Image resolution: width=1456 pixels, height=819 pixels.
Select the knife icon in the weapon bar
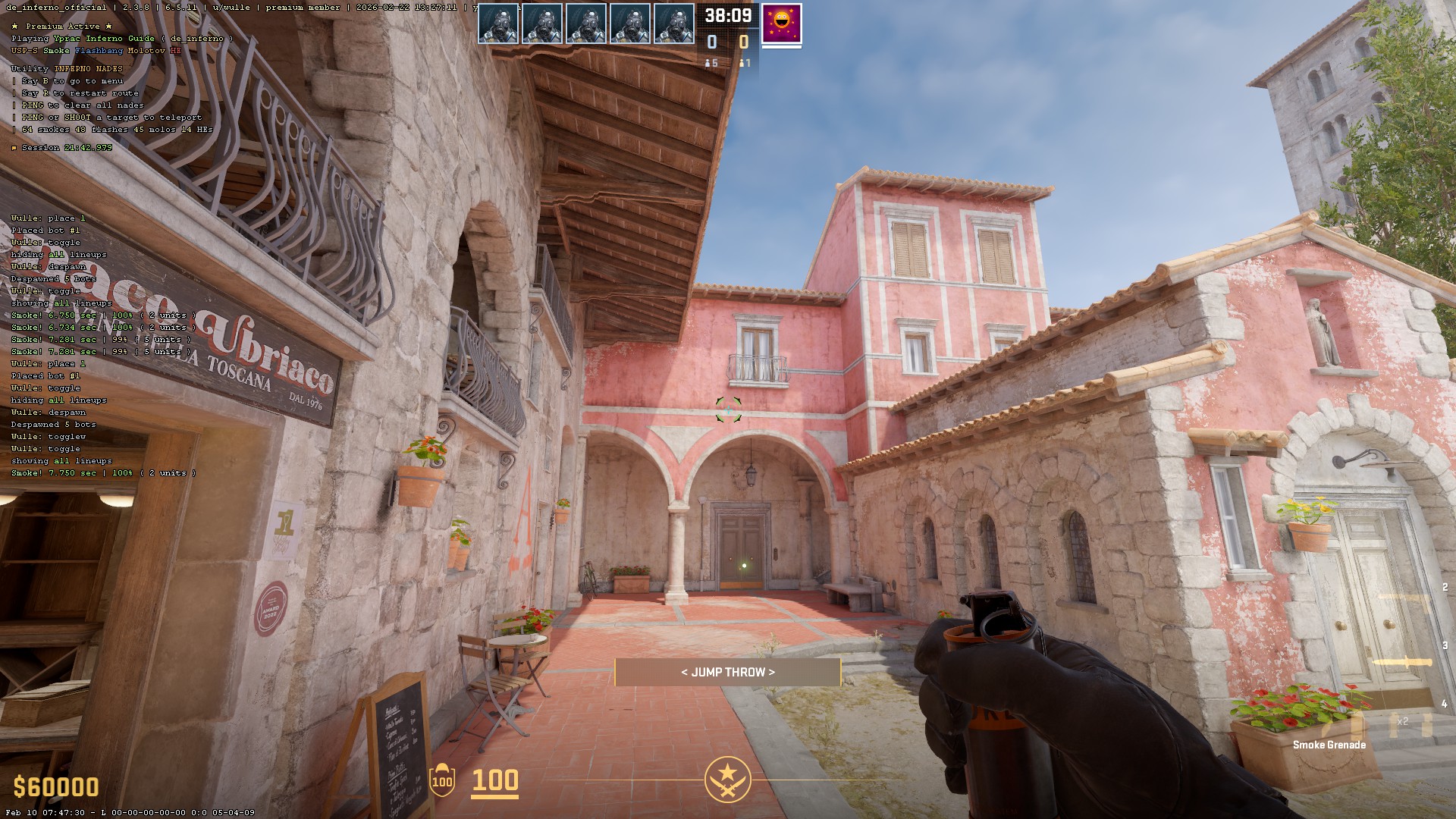tap(1403, 661)
